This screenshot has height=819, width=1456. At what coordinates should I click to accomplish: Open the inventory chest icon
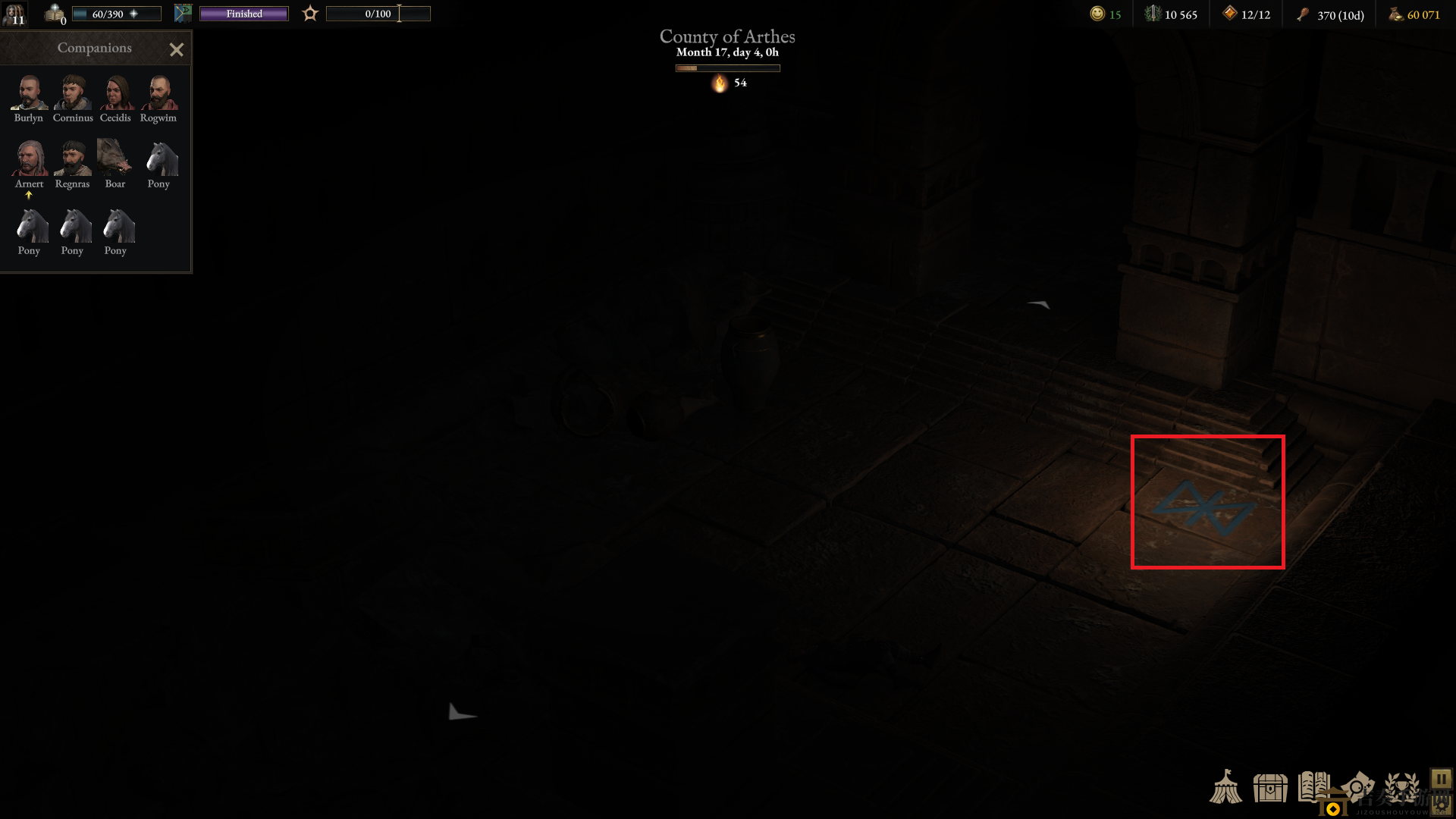[1270, 788]
